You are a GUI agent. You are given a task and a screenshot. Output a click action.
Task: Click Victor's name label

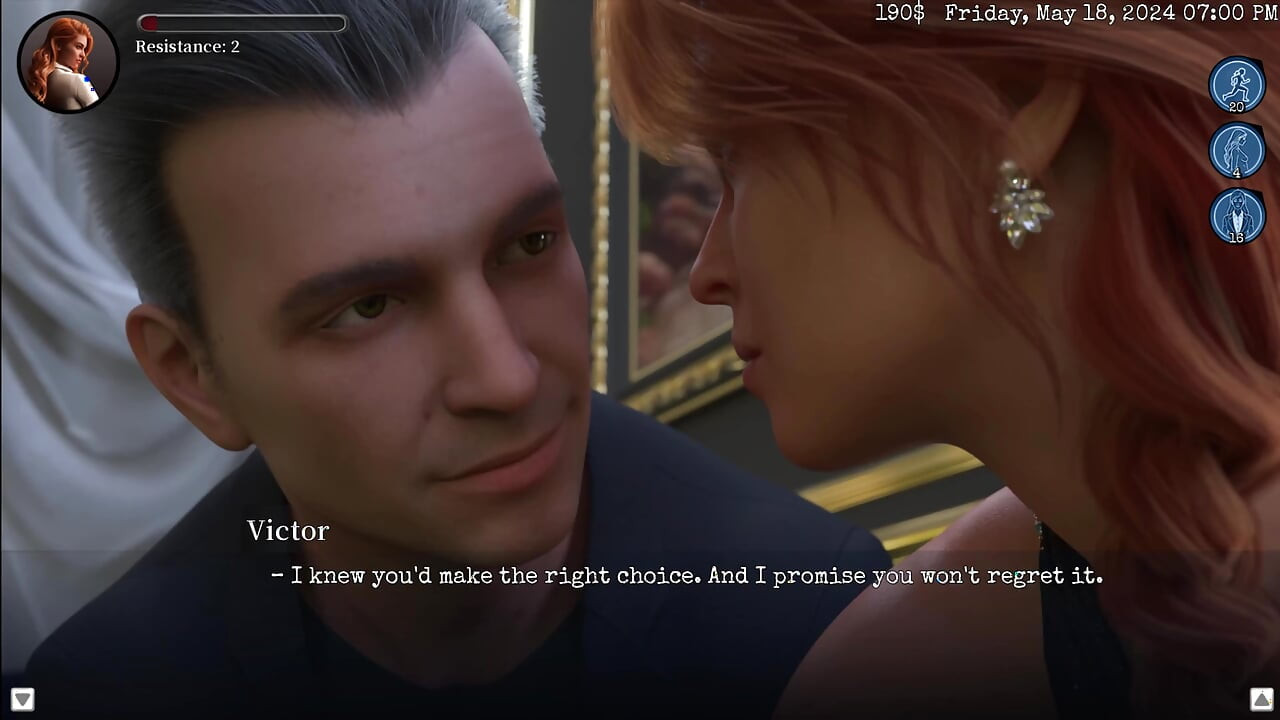click(x=288, y=531)
